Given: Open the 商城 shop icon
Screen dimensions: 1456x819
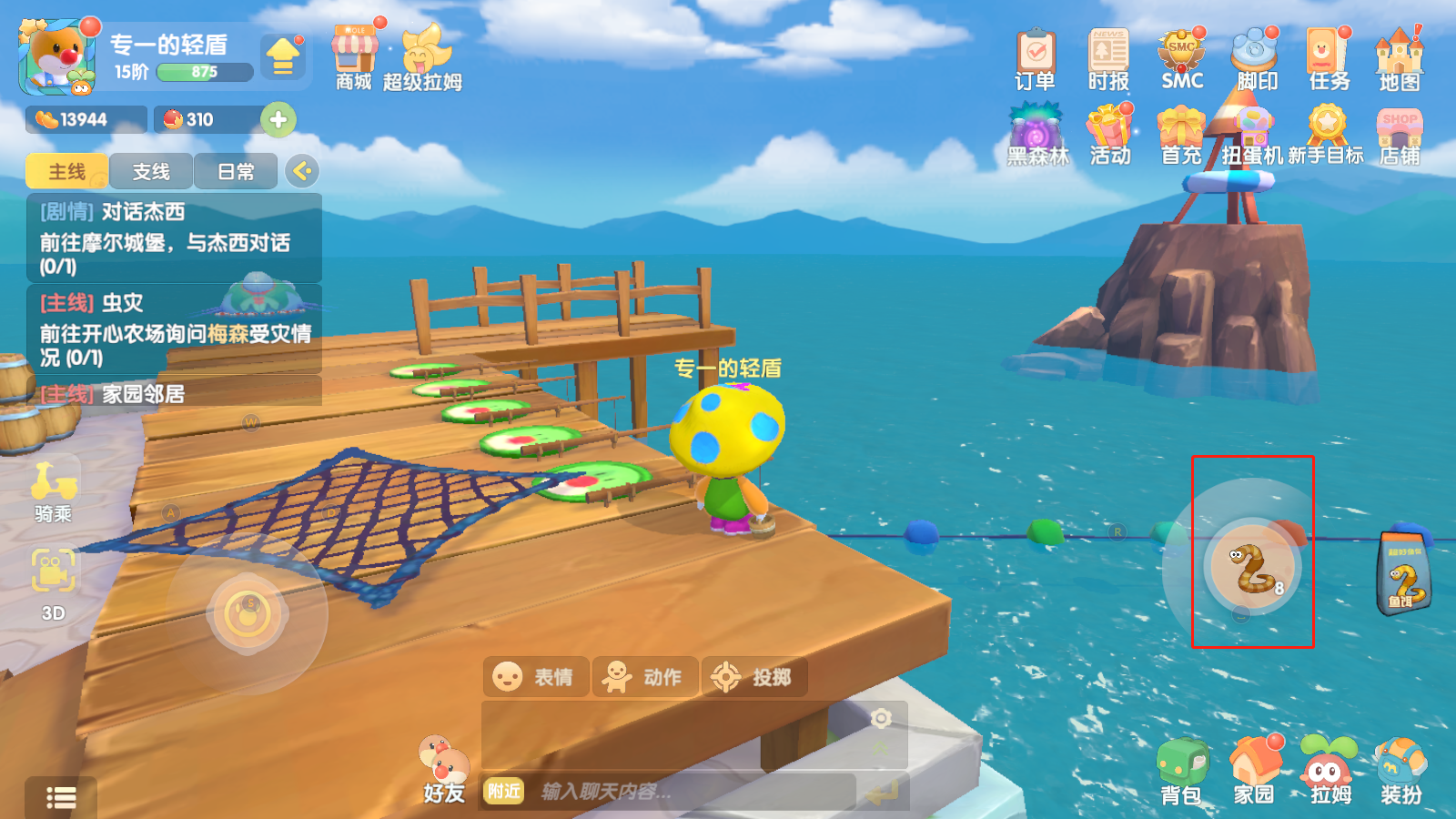Looking at the screenshot, I should tap(354, 56).
